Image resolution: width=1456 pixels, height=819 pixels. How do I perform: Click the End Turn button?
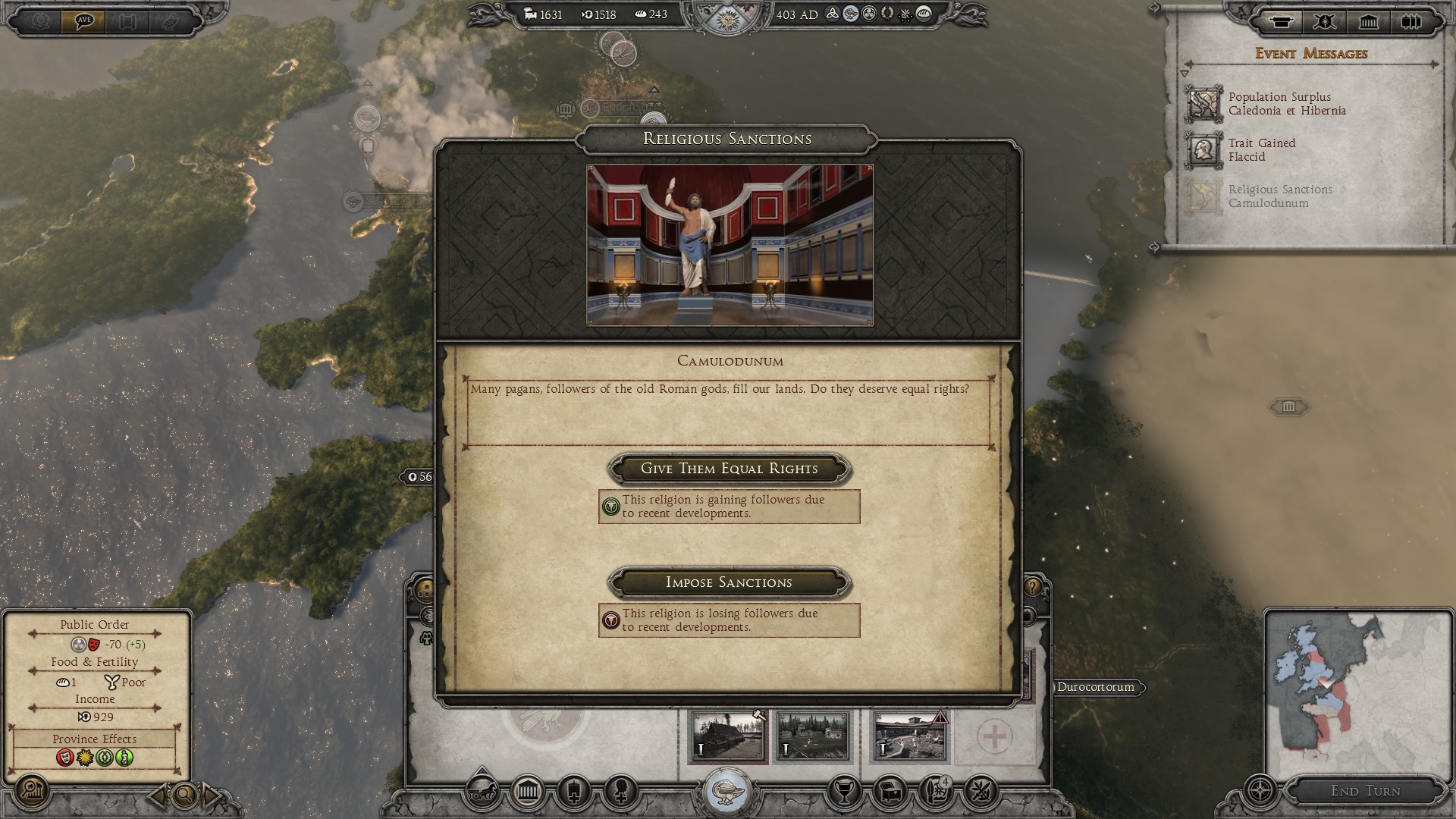(x=1365, y=791)
